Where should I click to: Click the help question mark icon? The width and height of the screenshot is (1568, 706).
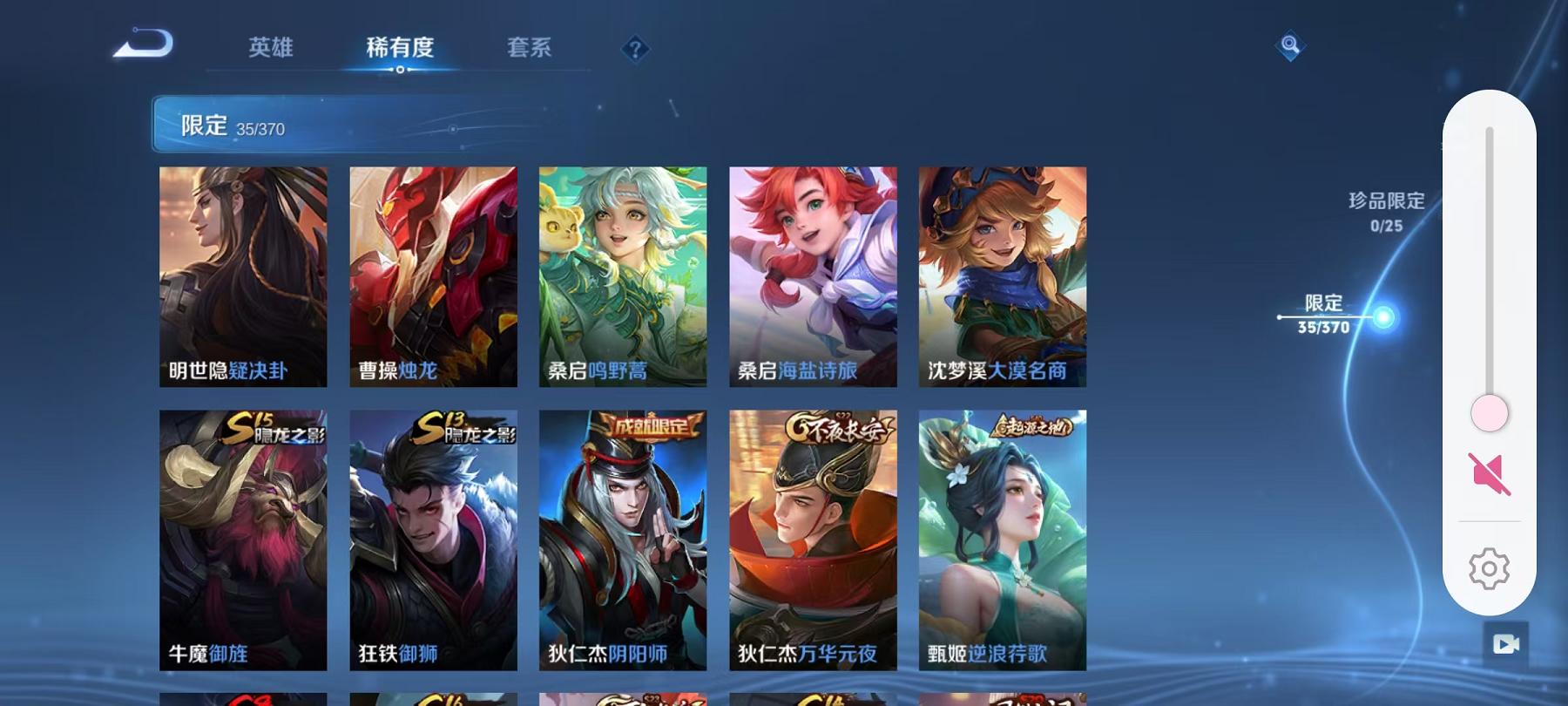point(635,48)
